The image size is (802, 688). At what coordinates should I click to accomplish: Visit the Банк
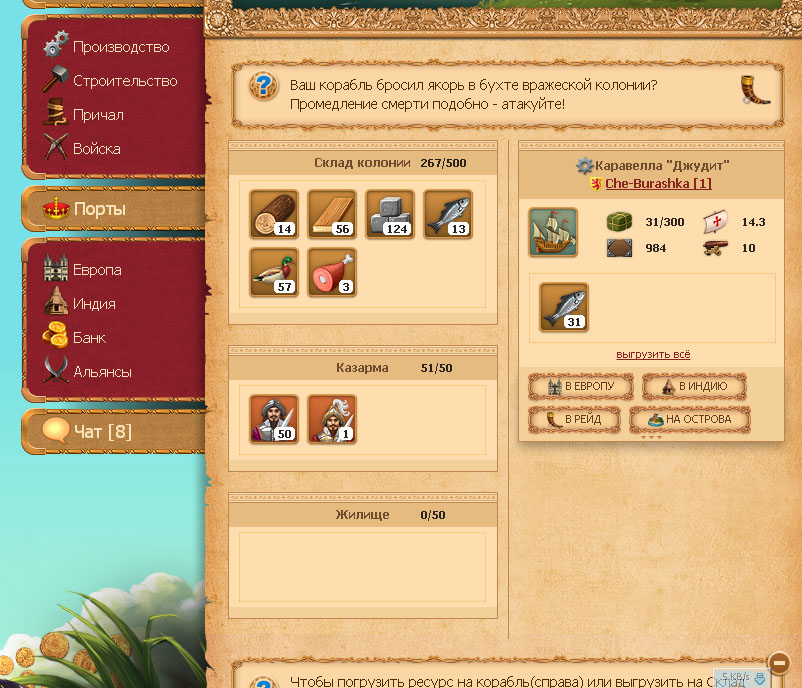[89, 338]
